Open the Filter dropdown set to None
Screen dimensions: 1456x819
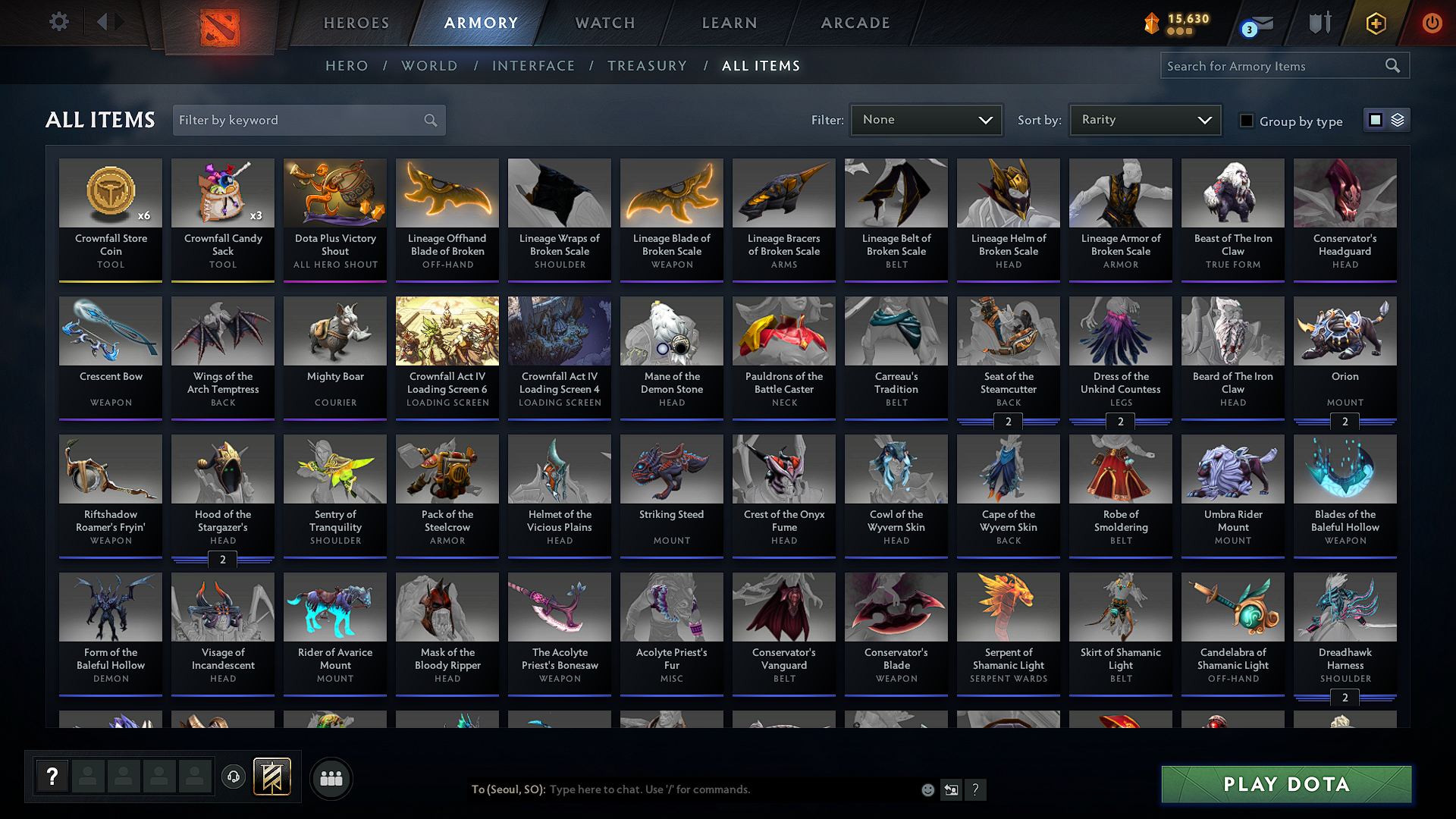pyautogui.click(x=926, y=119)
